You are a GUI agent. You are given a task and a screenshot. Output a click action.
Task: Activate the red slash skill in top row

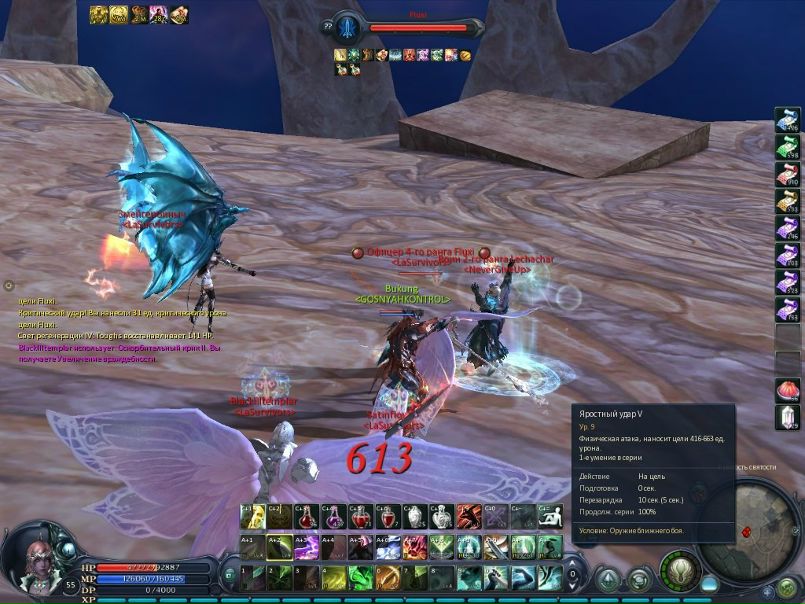point(469,516)
